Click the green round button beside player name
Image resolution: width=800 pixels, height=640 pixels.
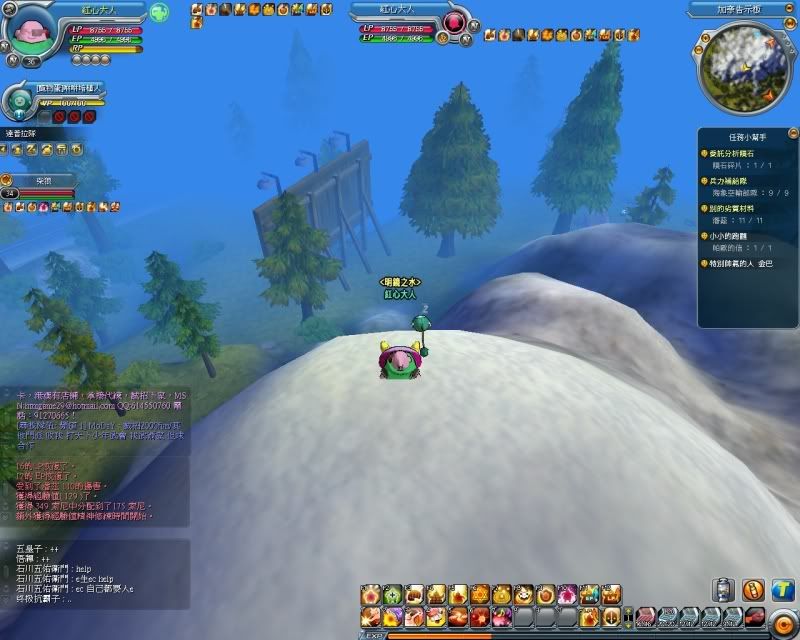[x=159, y=12]
